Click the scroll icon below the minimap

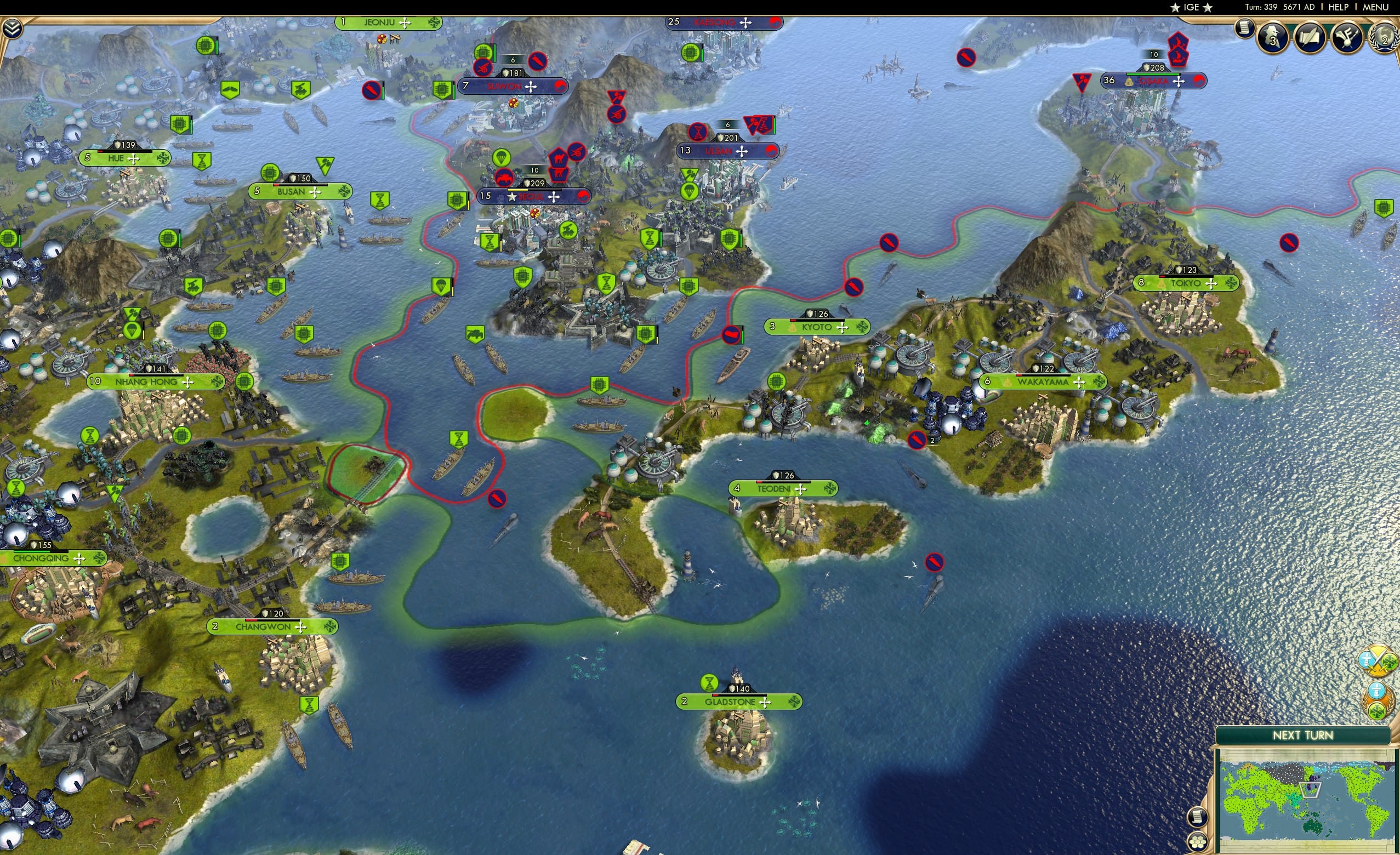pos(1199,819)
